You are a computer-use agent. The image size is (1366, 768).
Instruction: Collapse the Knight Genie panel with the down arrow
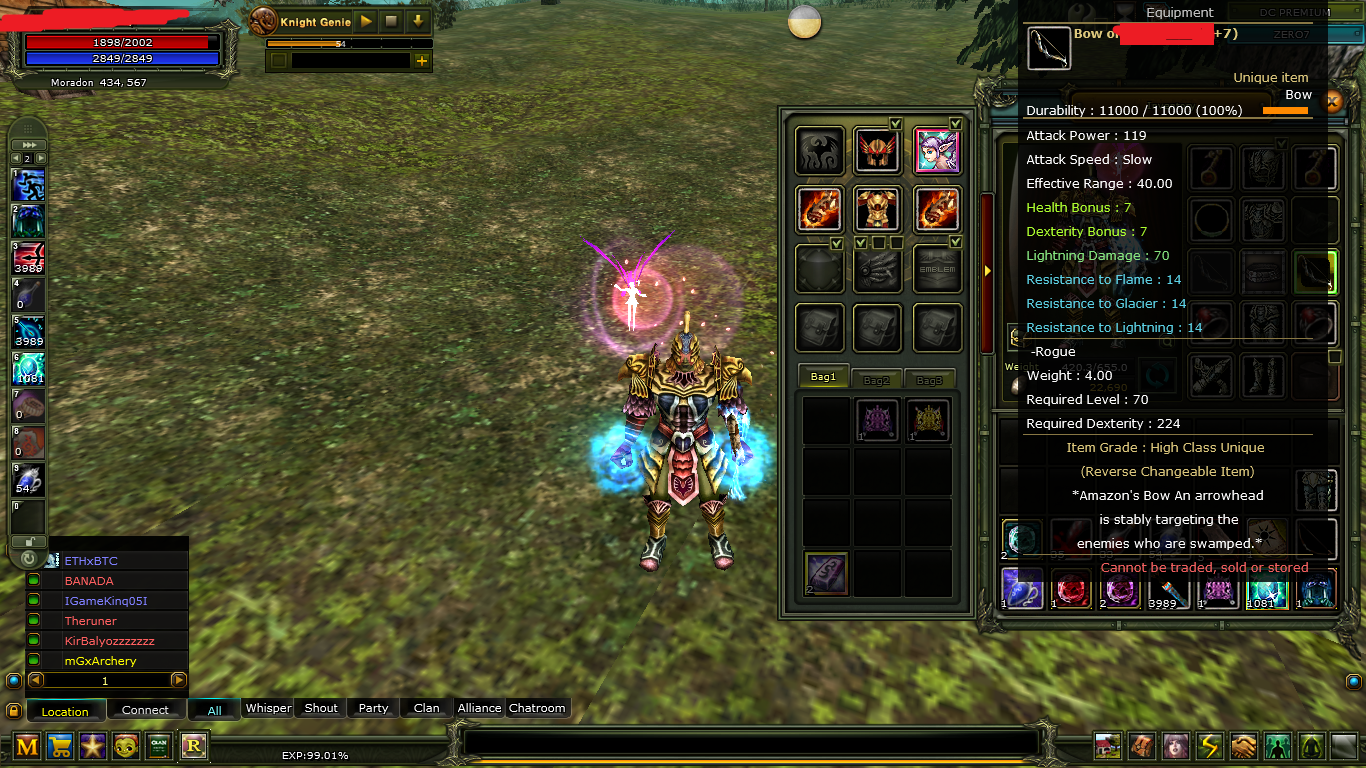point(418,21)
